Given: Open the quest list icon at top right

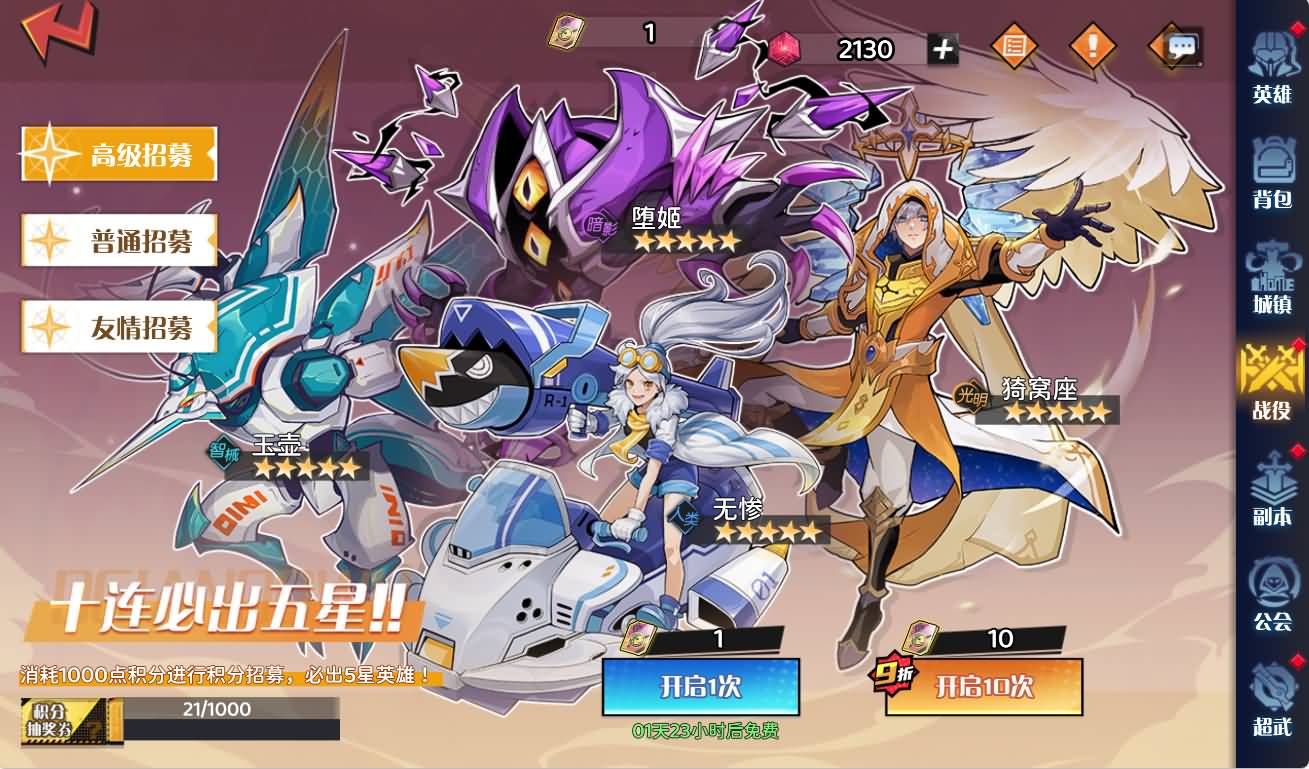Looking at the screenshot, I should (x=1014, y=45).
